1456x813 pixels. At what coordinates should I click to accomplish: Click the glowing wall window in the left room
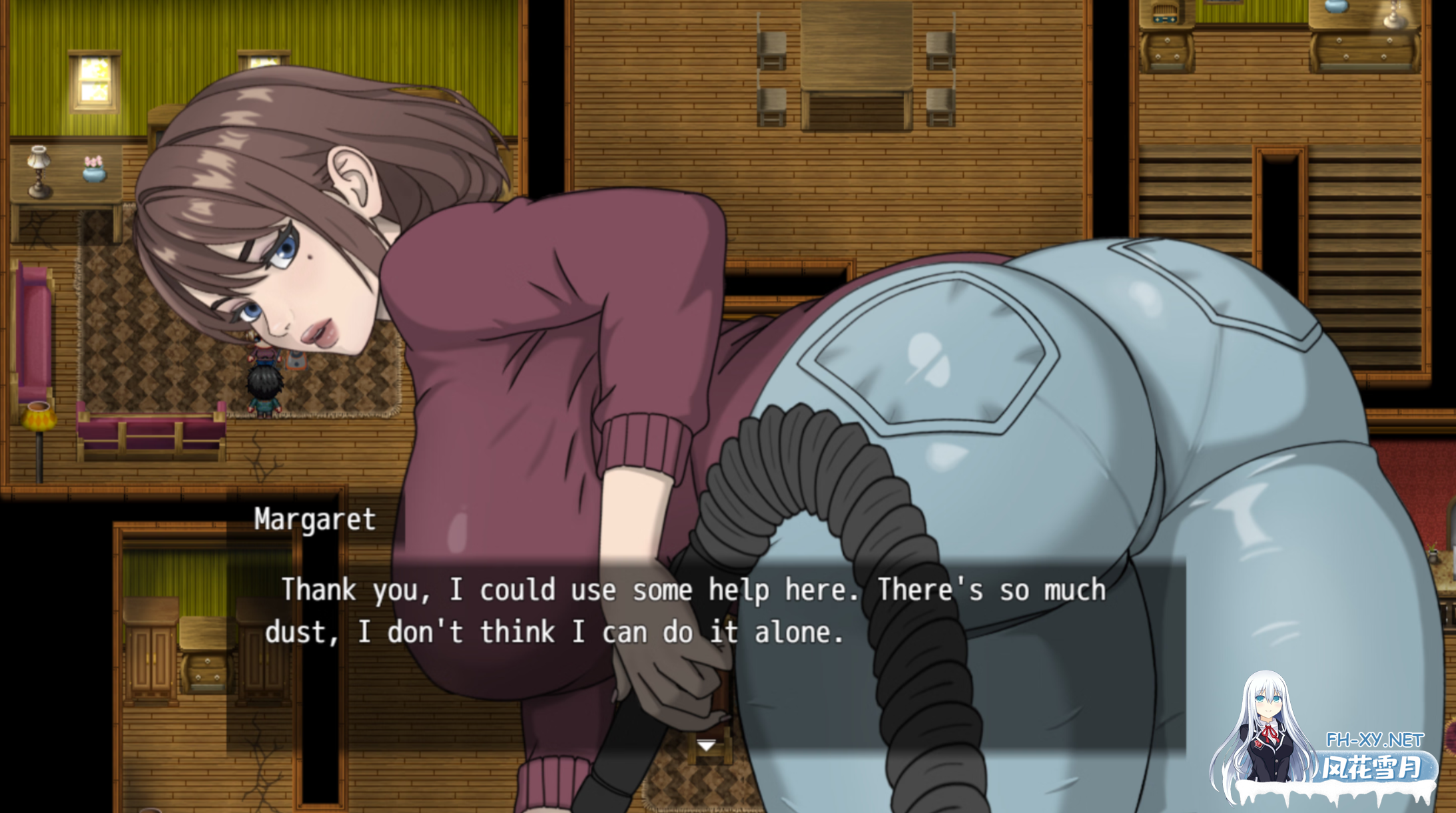[94, 80]
